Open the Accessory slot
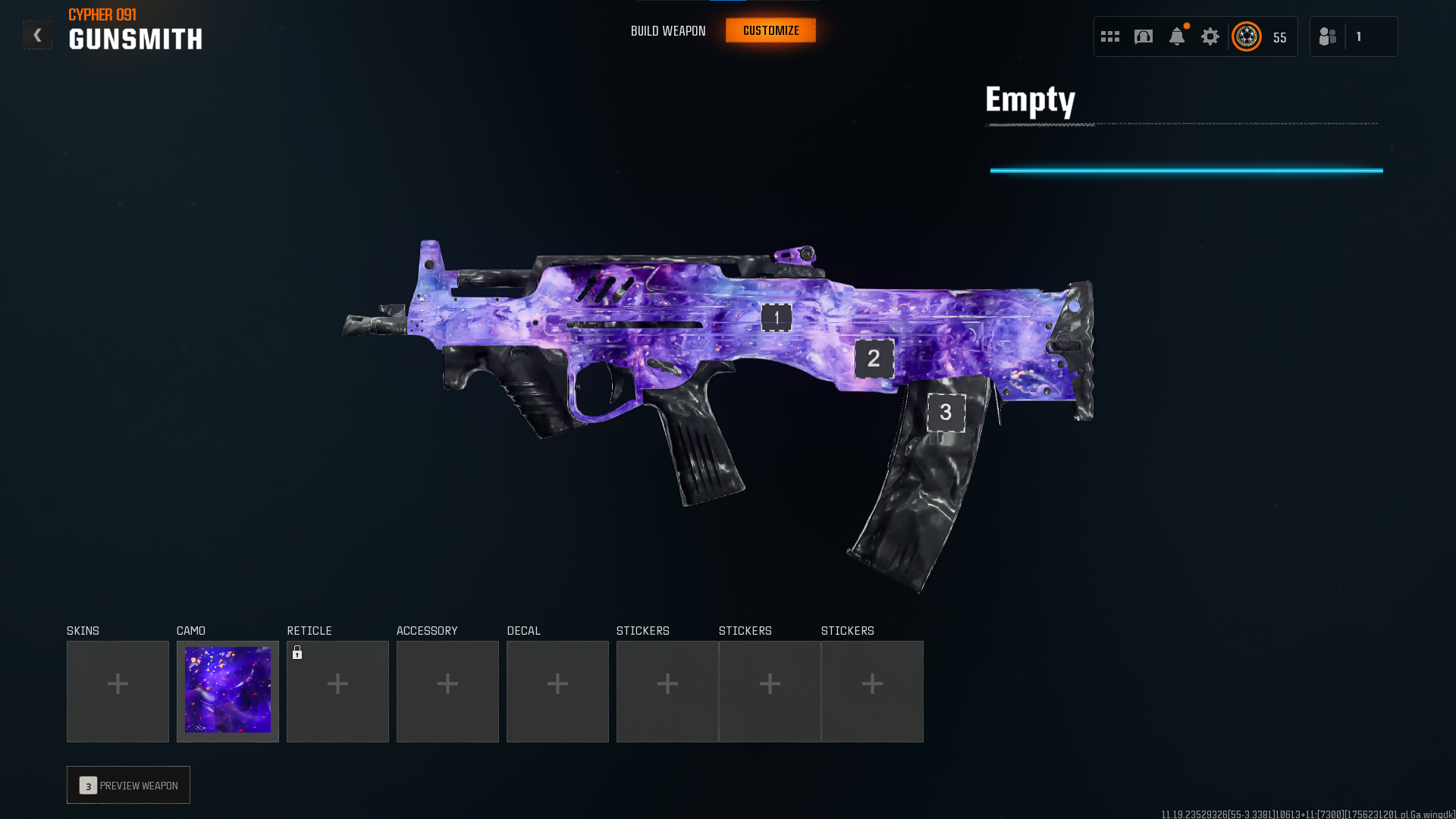 point(447,691)
